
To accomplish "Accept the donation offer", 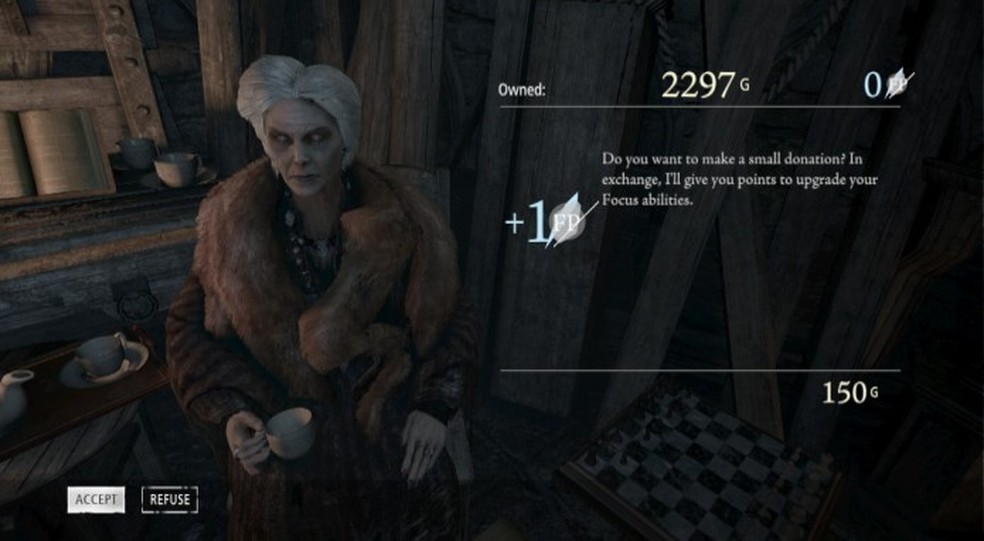I will (96, 499).
